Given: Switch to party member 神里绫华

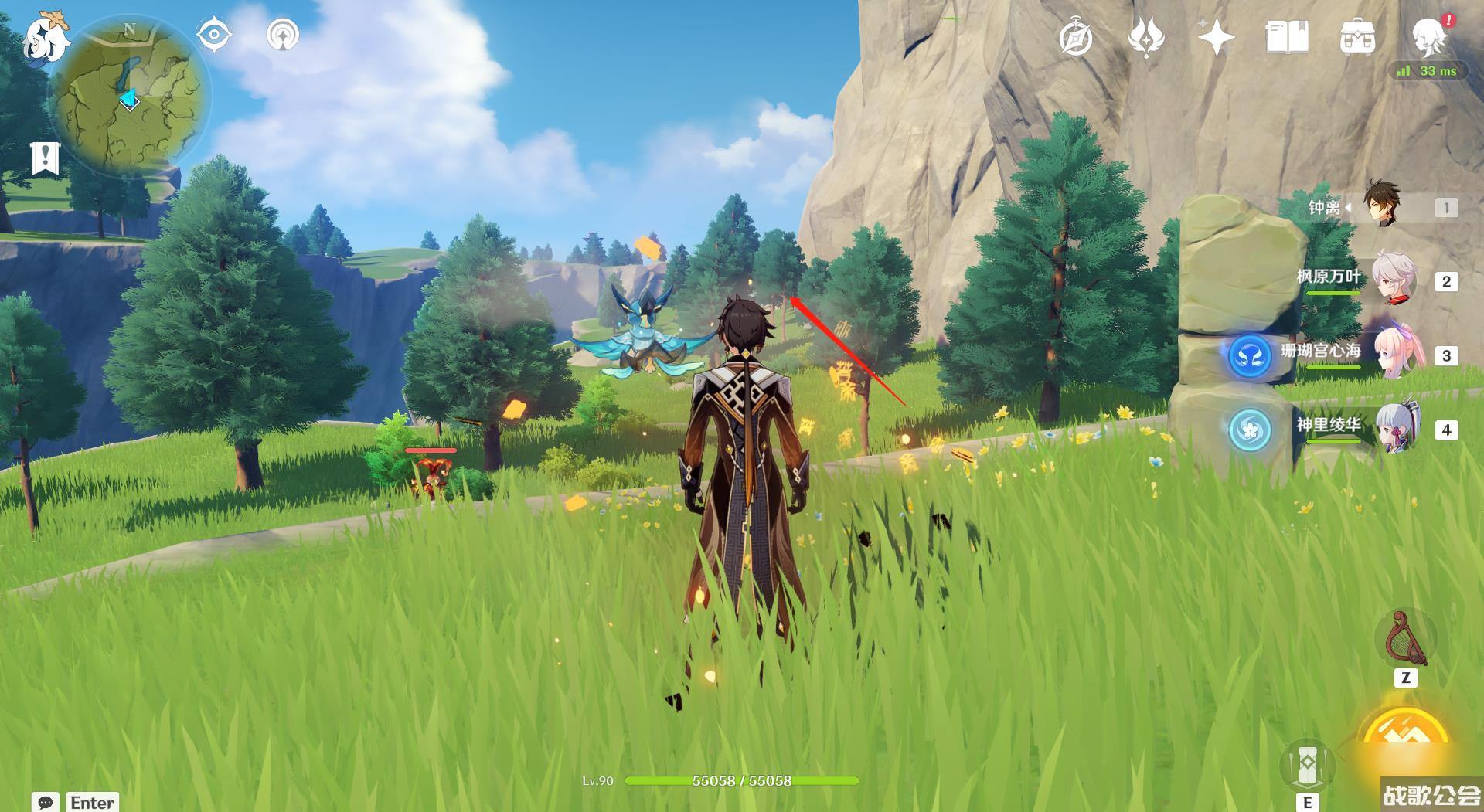Looking at the screenshot, I should [x=1391, y=427].
